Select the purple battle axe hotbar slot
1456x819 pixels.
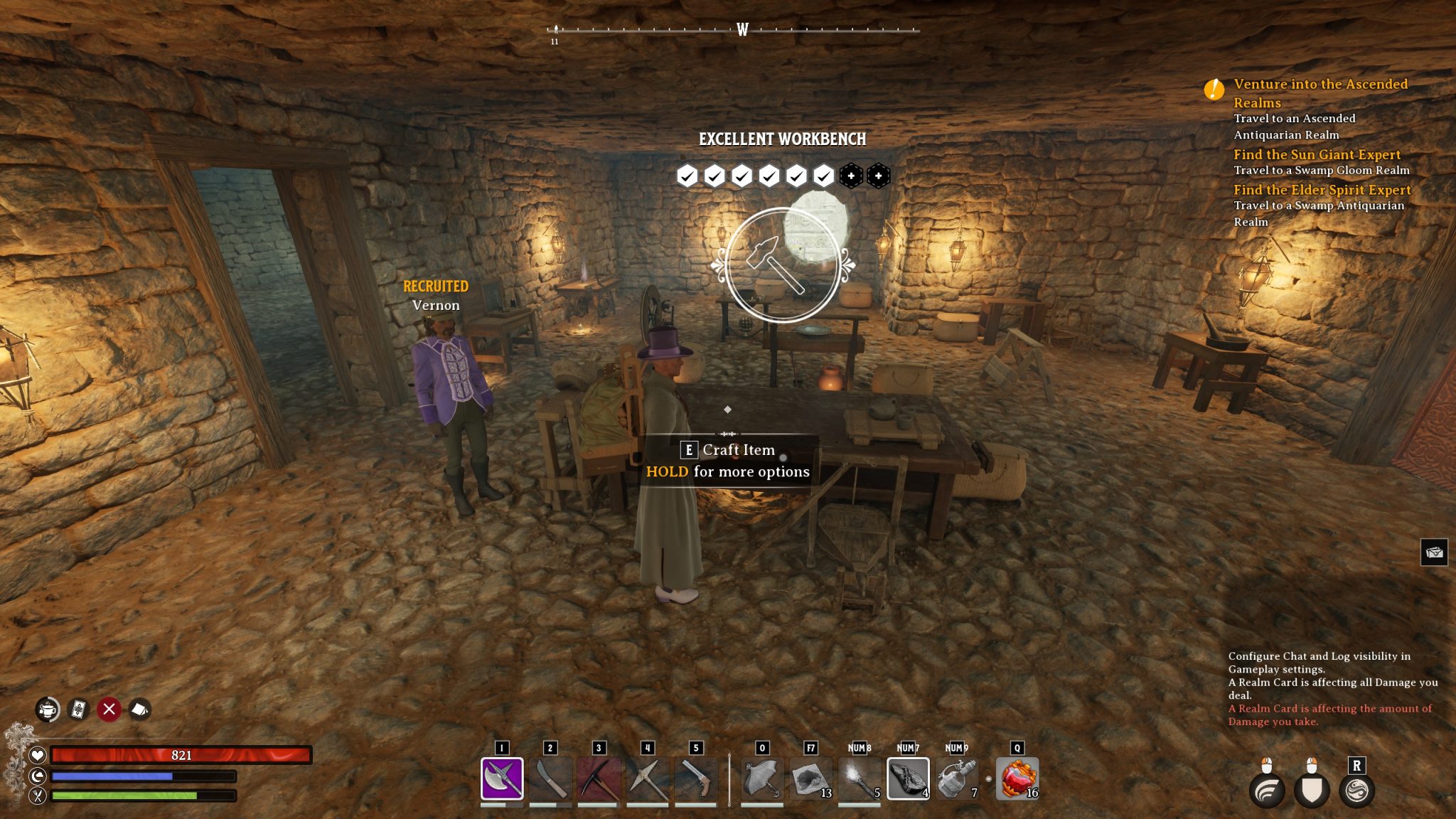pos(502,778)
